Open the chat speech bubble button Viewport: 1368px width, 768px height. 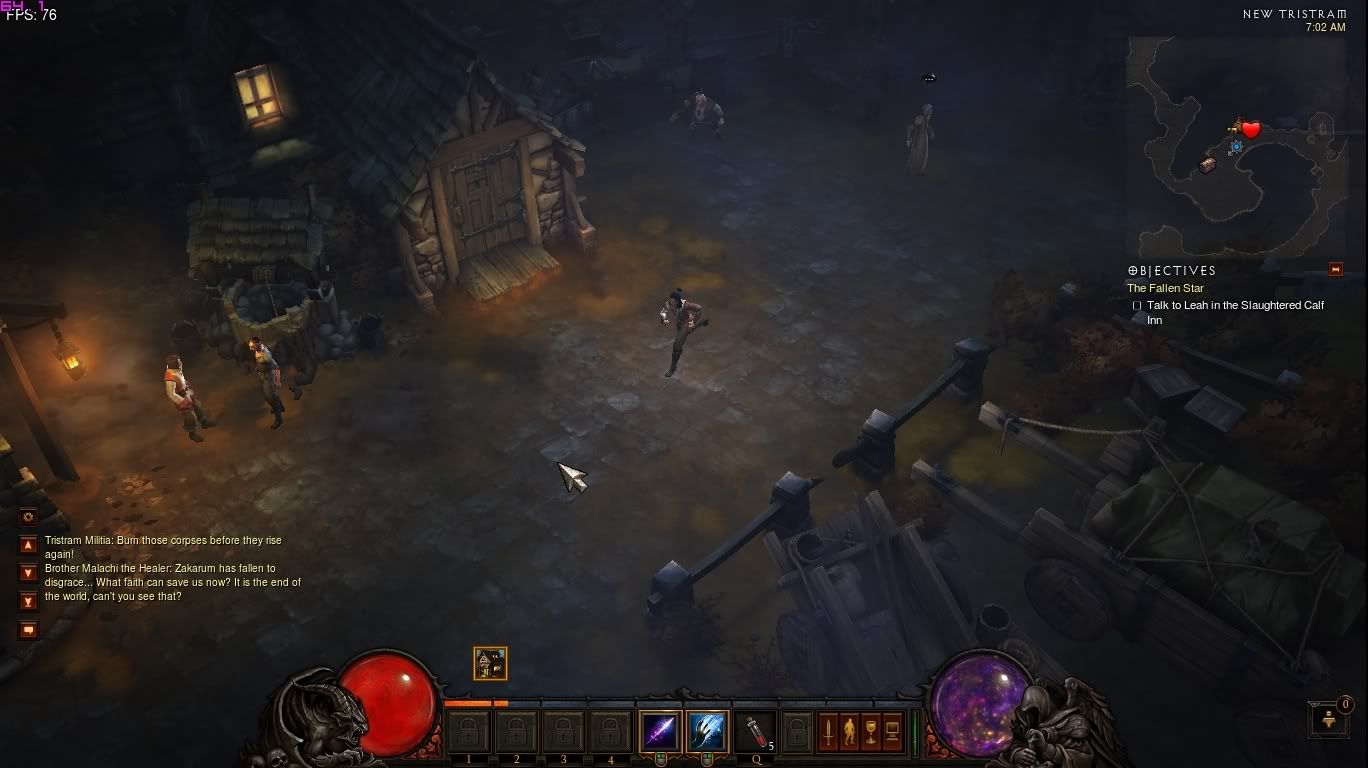(28, 630)
